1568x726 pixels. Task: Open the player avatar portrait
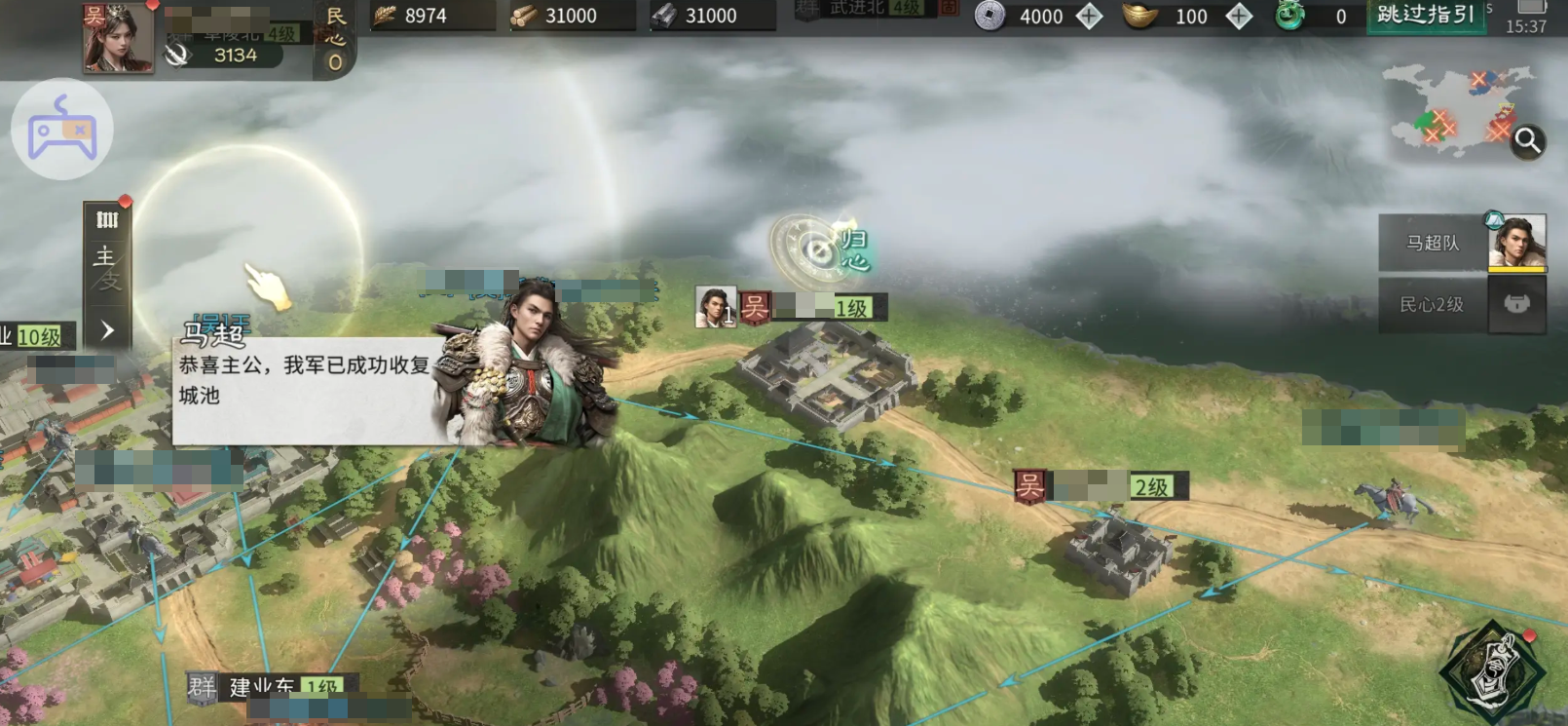click(118, 38)
